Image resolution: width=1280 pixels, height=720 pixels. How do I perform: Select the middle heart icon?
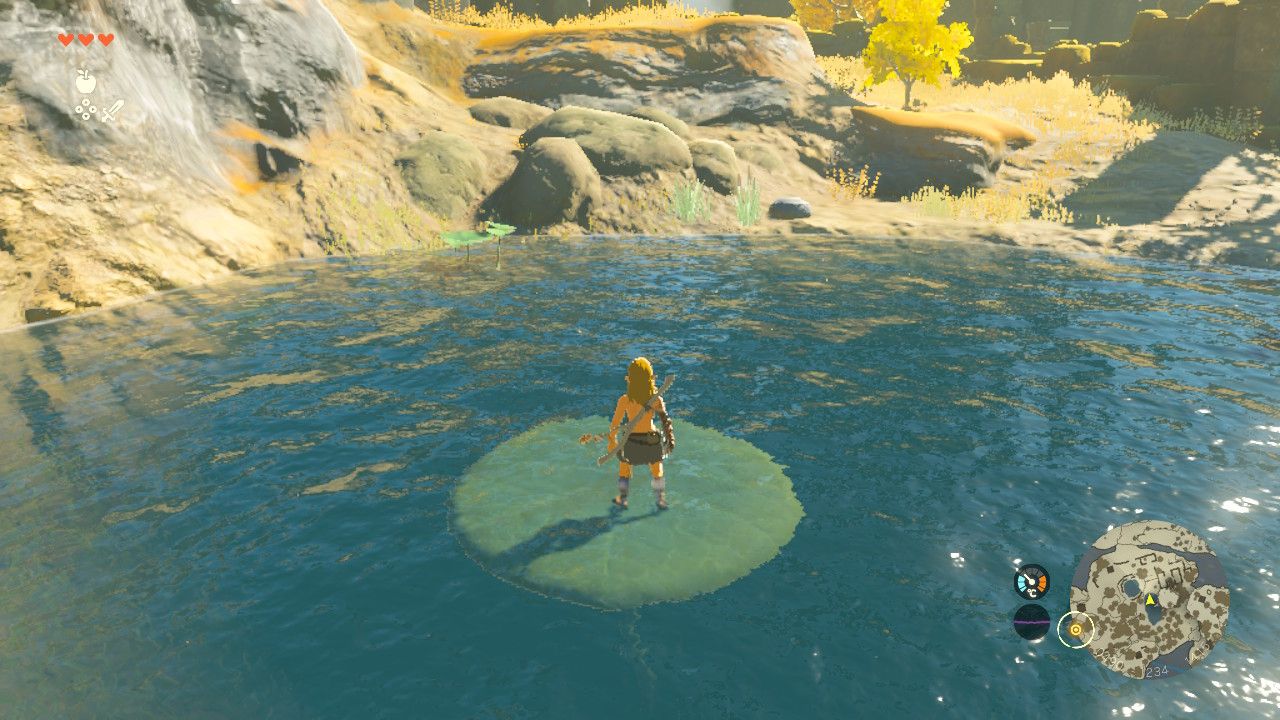point(85,39)
